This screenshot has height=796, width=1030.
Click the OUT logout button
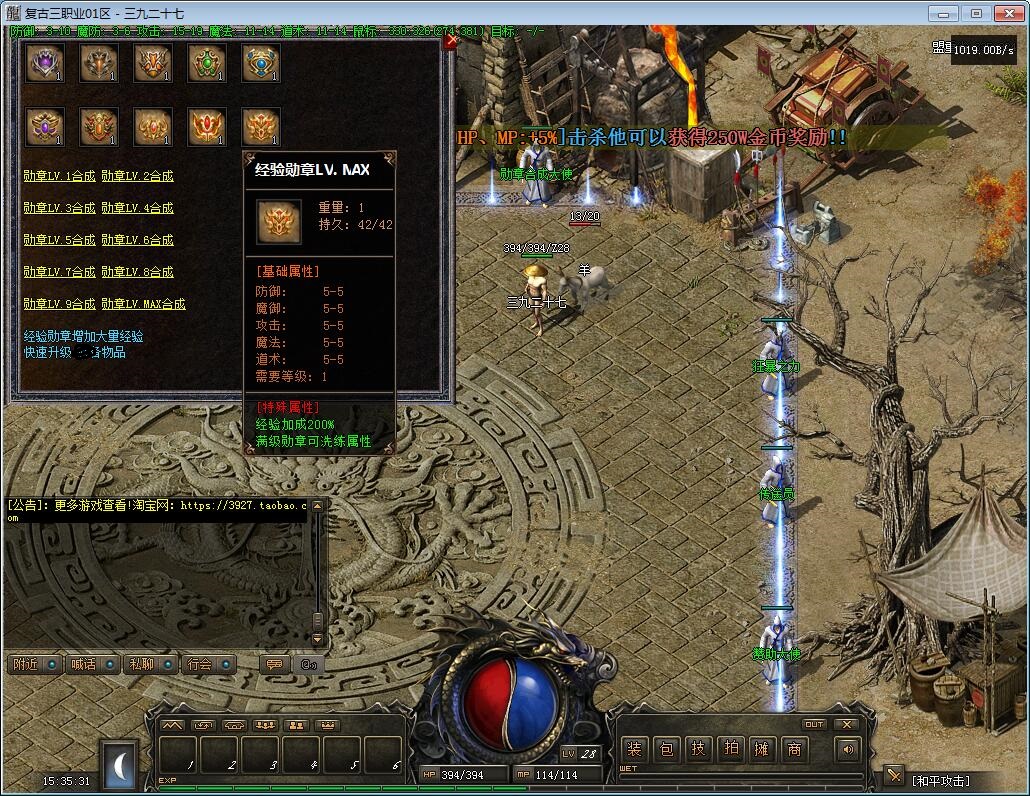tap(814, 724)
